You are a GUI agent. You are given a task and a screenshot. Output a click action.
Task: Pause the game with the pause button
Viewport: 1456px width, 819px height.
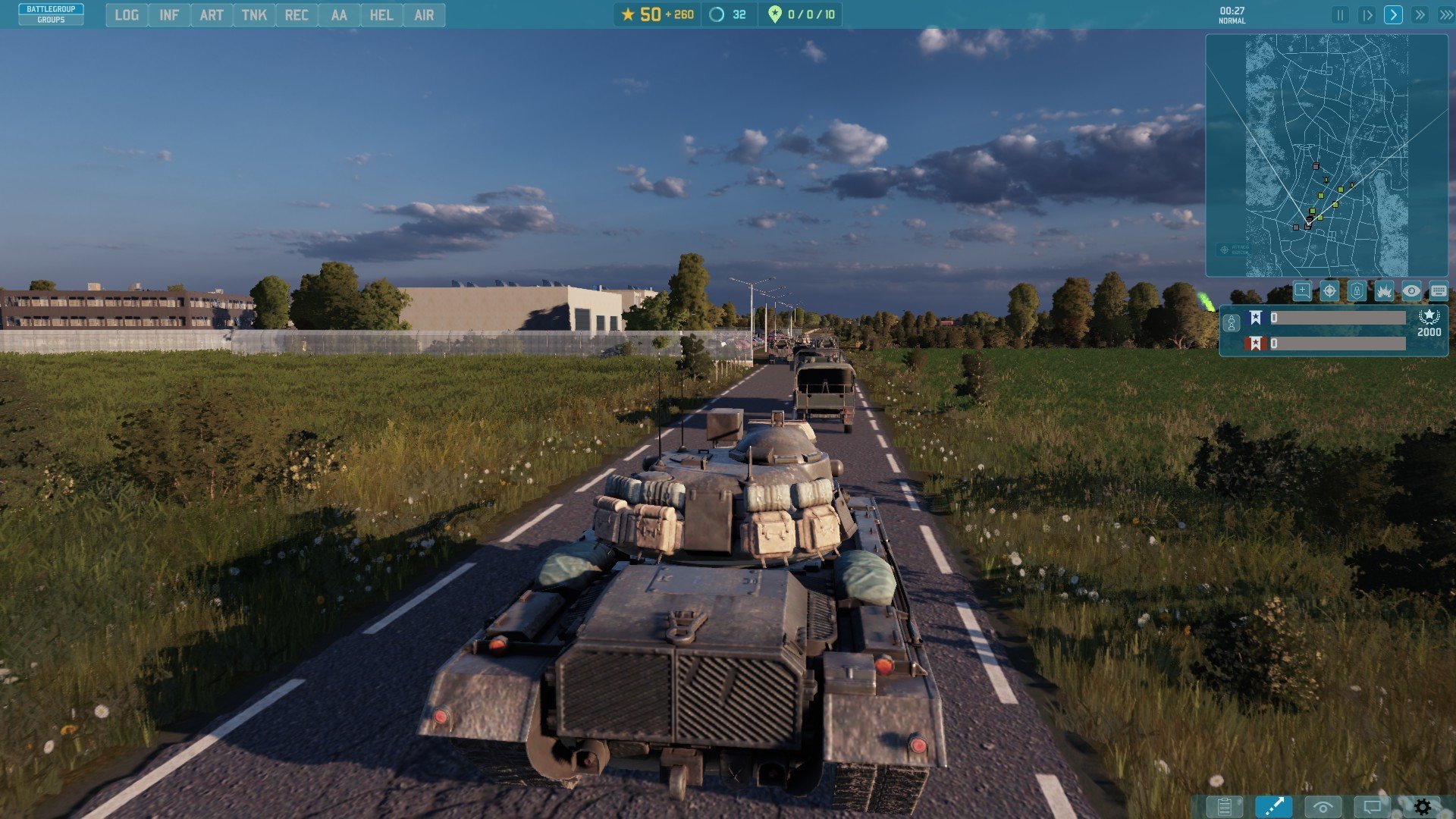coord(1340,15)
